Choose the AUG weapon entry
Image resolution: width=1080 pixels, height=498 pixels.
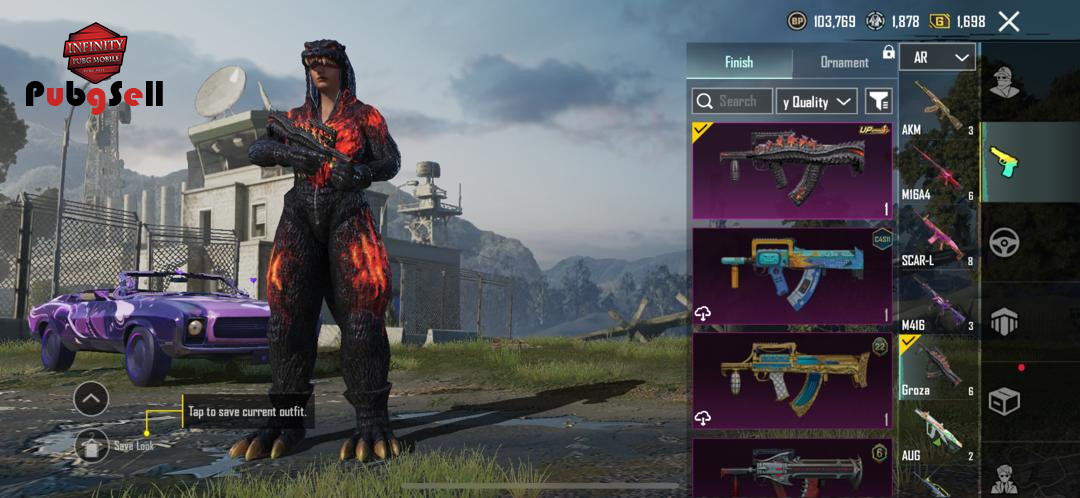(937, 433)
